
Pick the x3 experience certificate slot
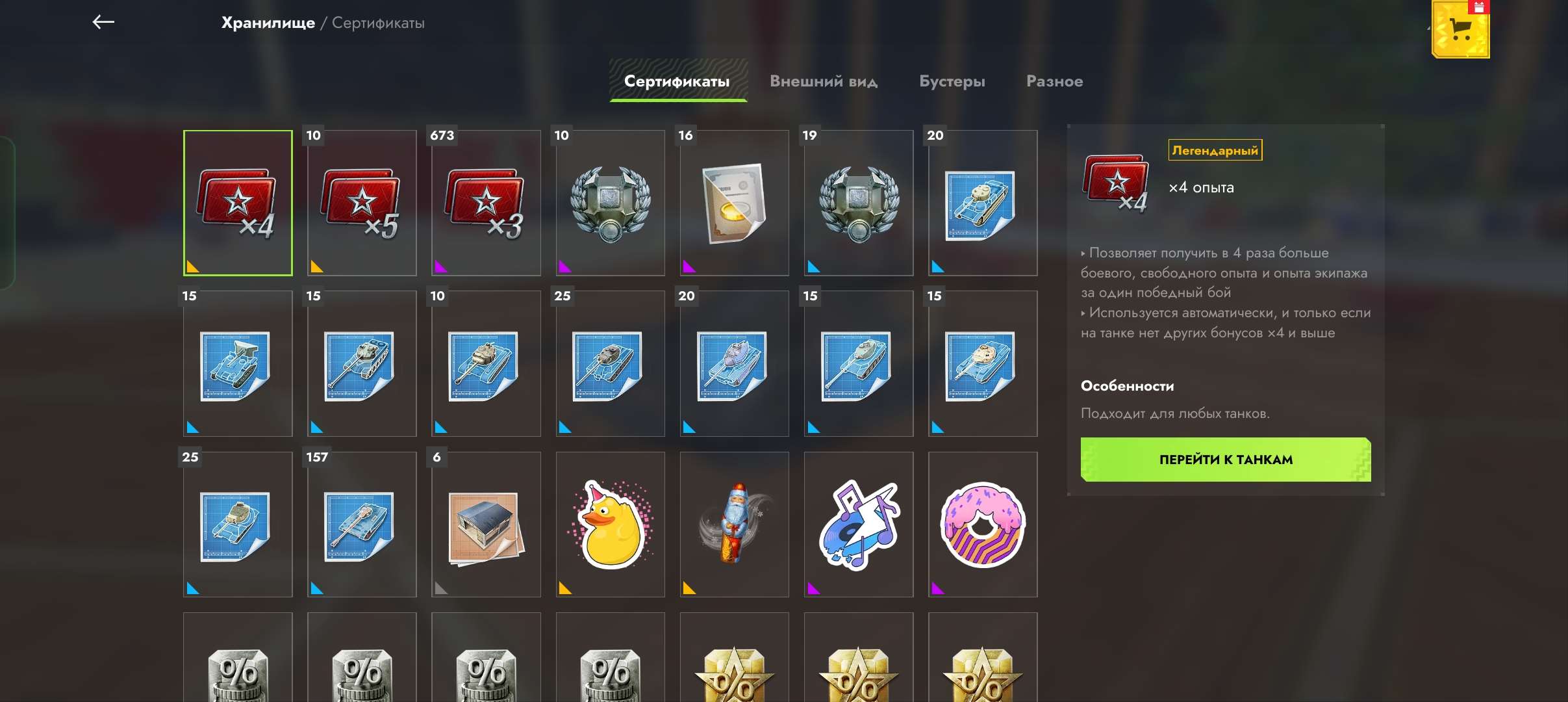coord(486,203)
